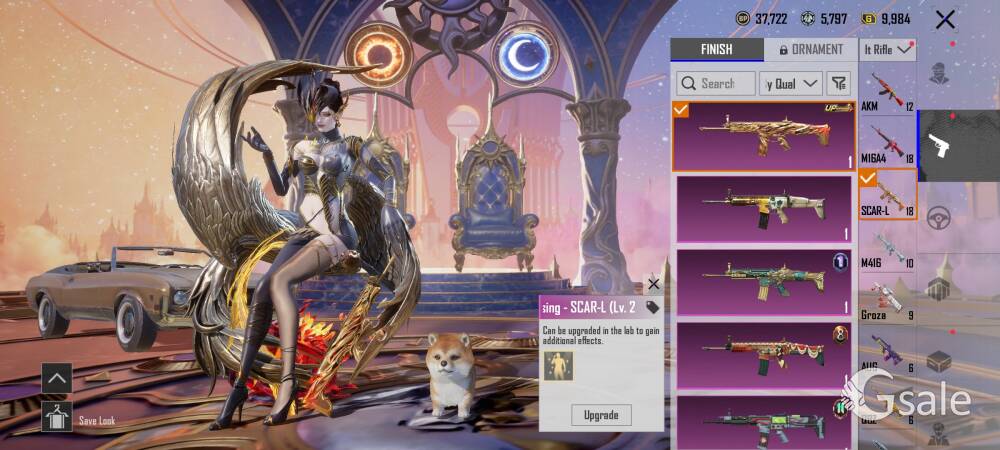1000x450 pixels.
Task: Select the equipped golden SCAR-L skin
Action: pyautogui.click(x=763, y=135)
